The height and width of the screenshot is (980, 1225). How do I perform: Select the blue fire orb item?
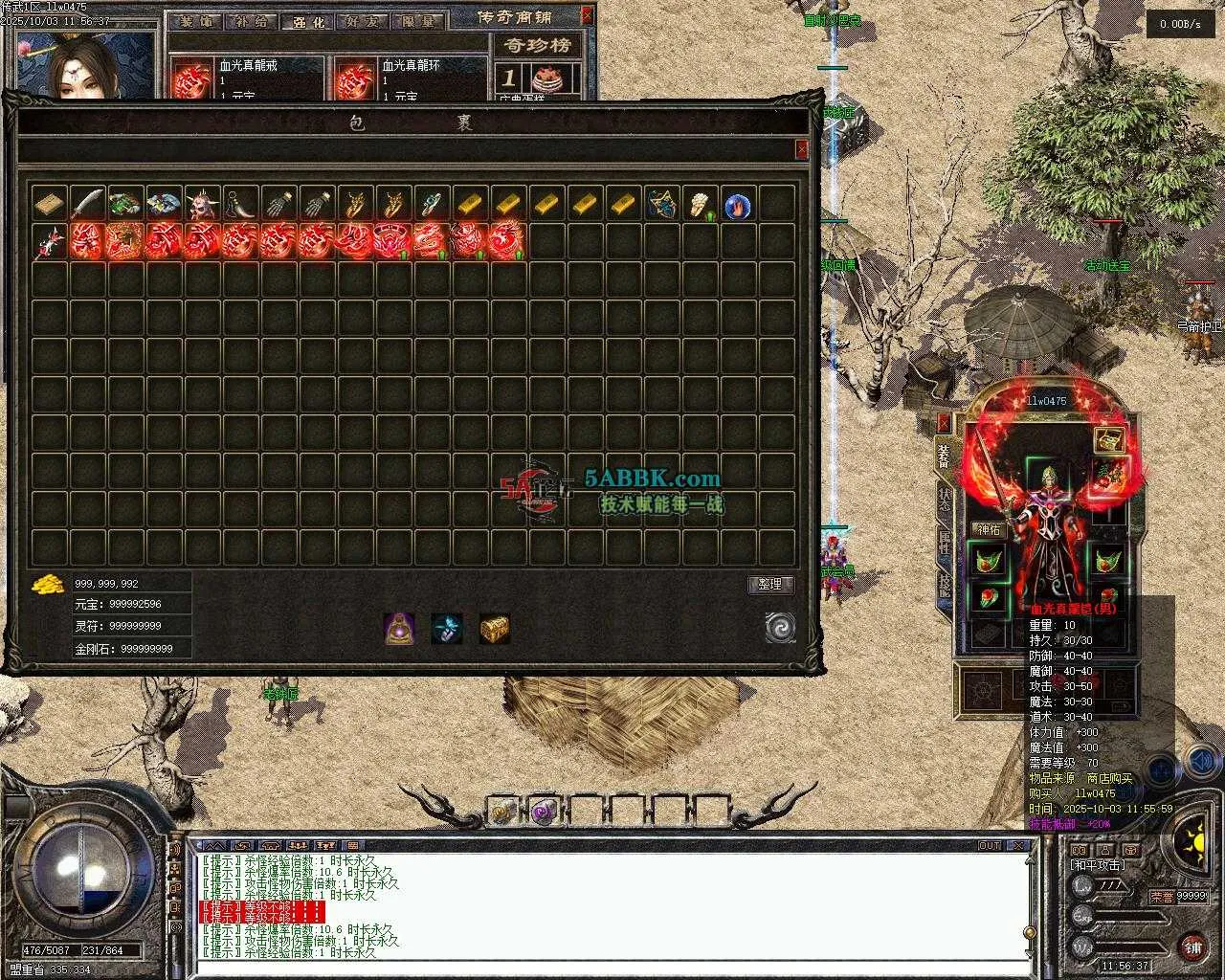pyautogui.click(x=737, y=205)
